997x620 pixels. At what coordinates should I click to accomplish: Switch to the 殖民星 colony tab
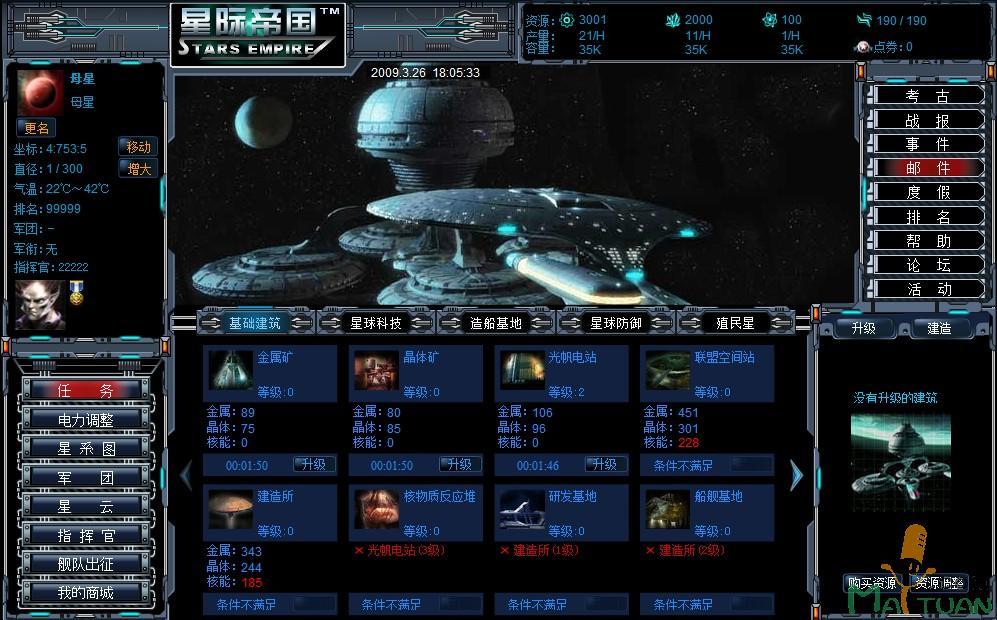coord(735,323)
